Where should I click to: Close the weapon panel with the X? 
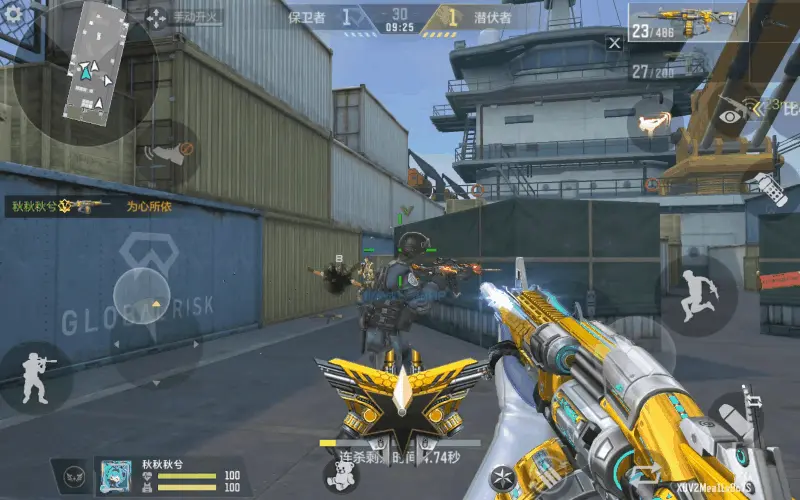pyautogui.click(x=614, y=43)
